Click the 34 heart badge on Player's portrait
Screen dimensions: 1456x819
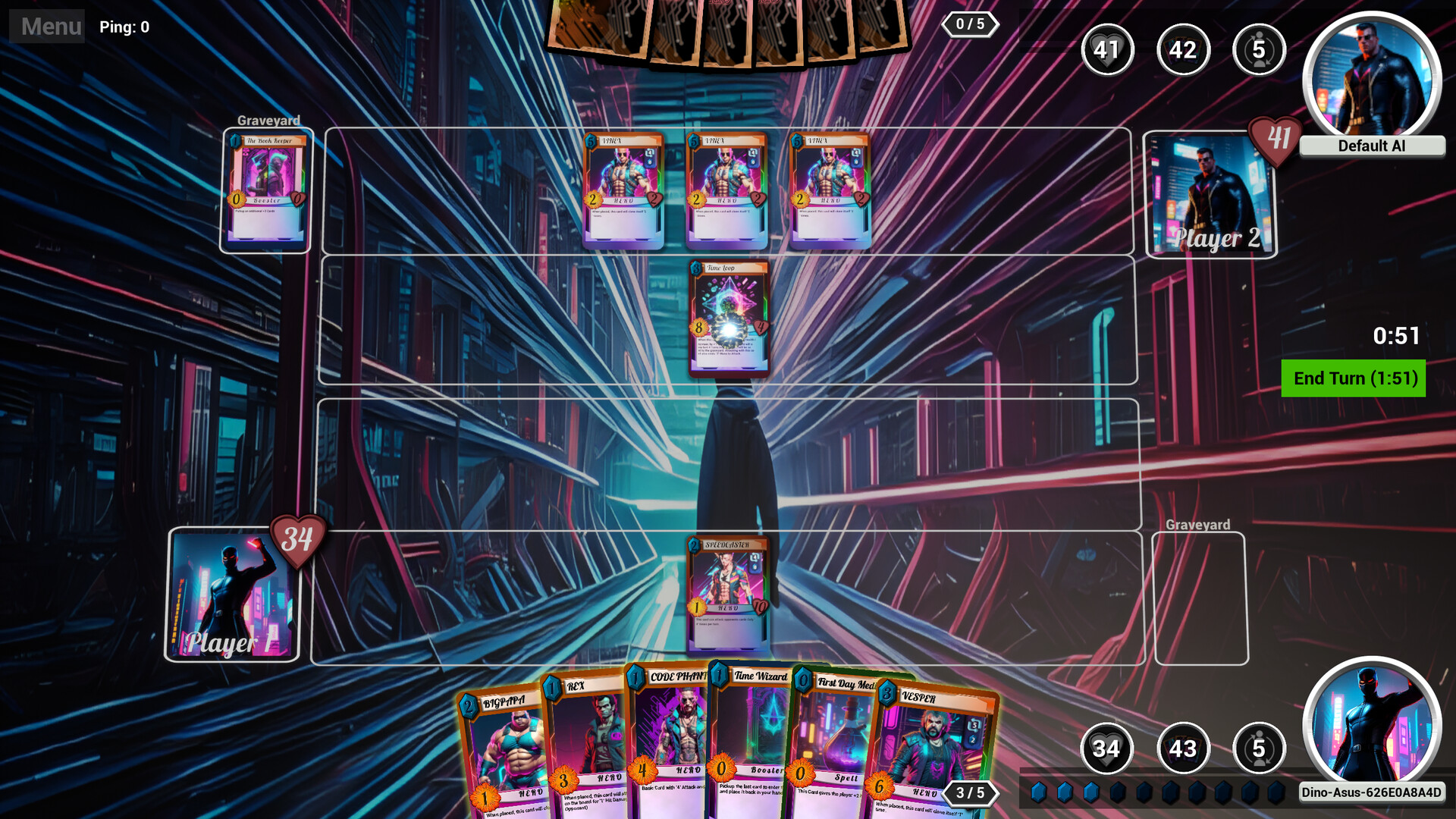click(298, 541)
